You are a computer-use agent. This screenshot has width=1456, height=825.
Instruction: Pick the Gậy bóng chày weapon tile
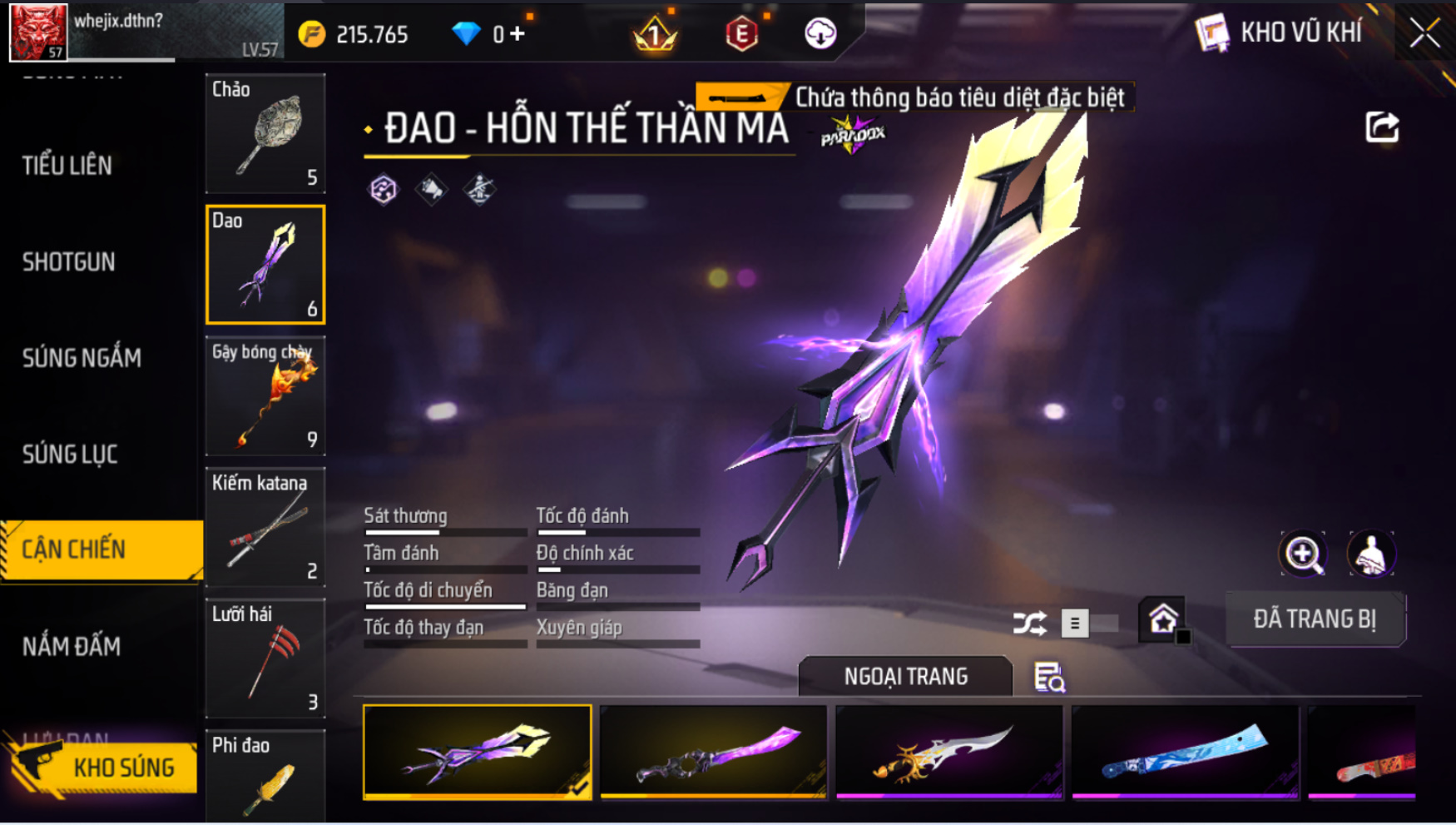(265, 396)
